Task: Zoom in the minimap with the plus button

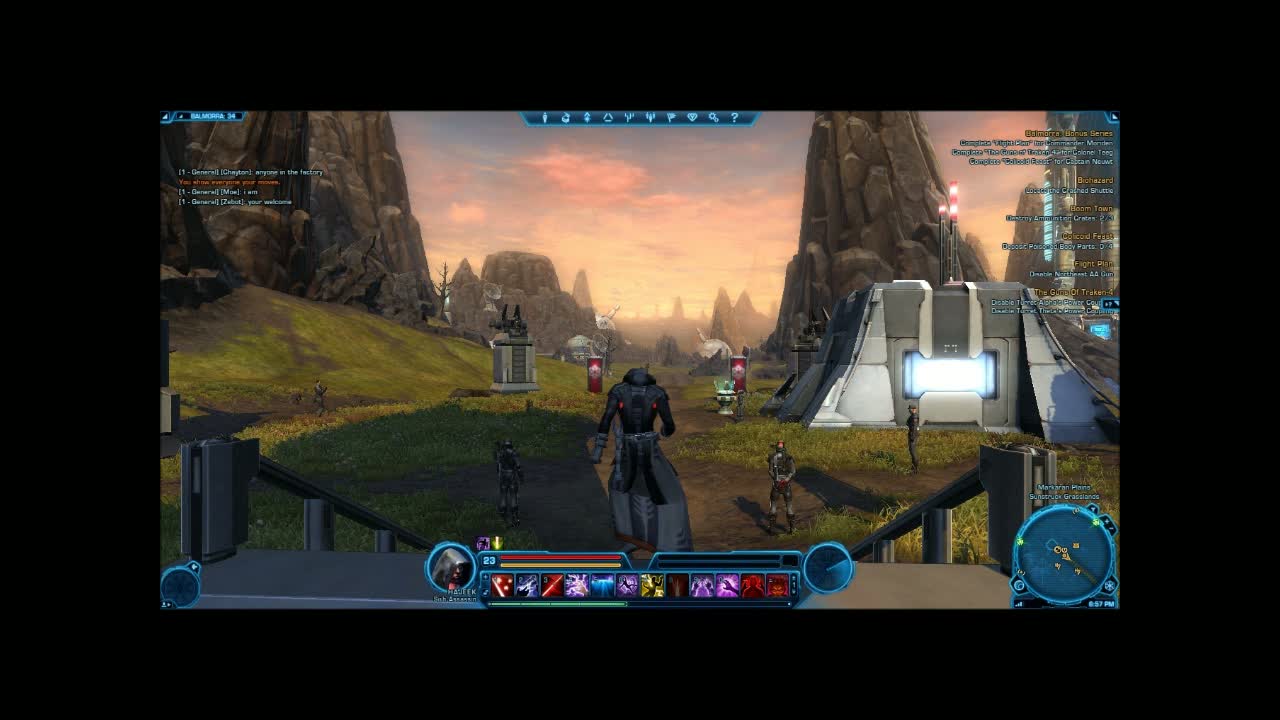Action: pos(1106,522)
